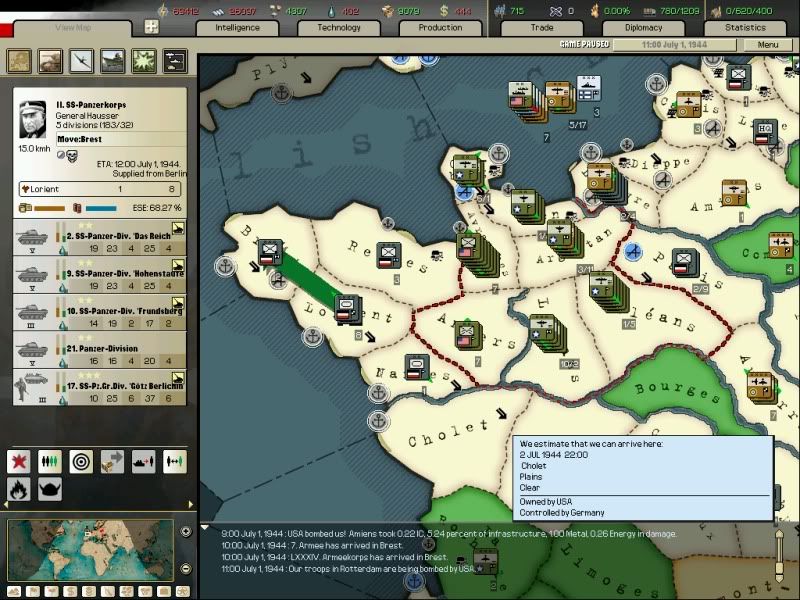
Task: Open the Production tab
Action: pyautogui.click(x=440, y=28)
